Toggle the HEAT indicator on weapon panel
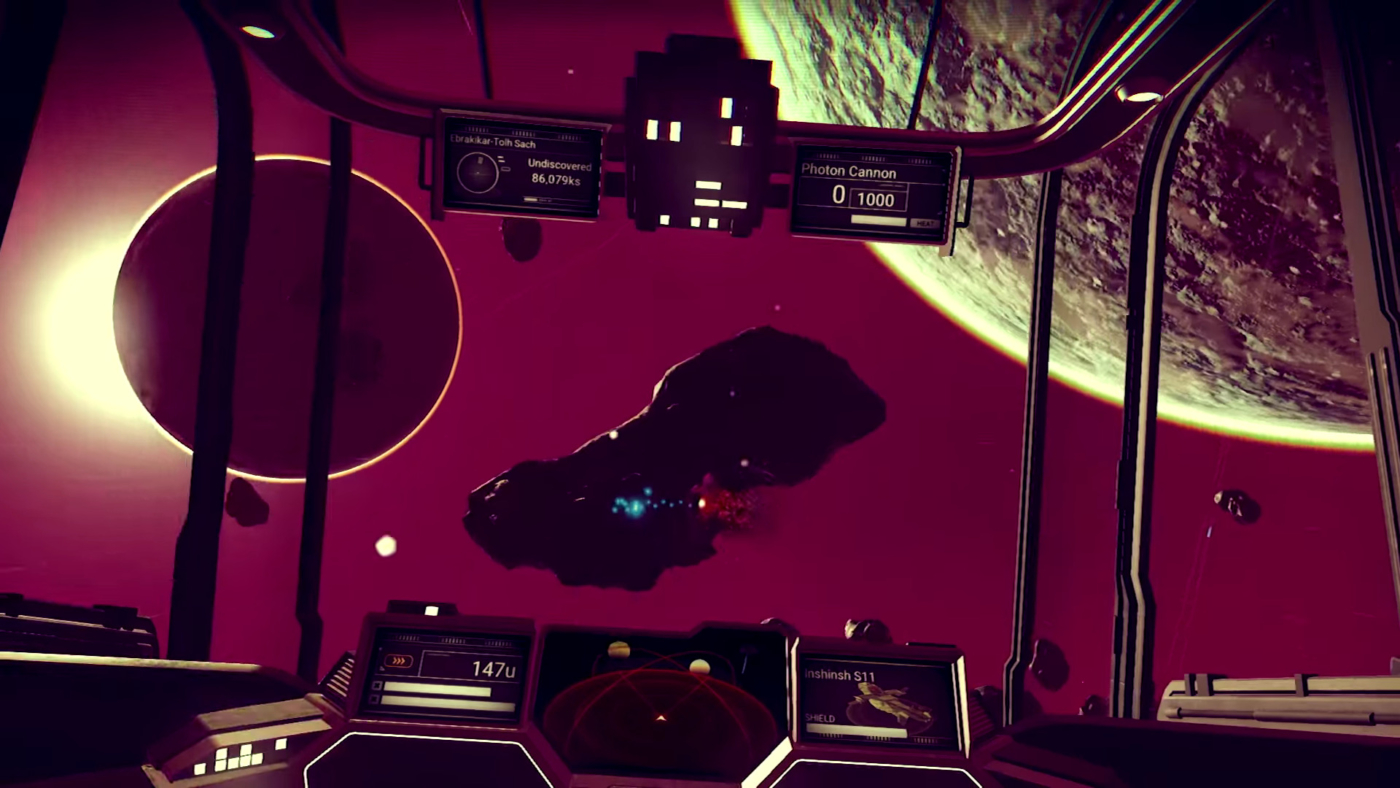The height and width of the screenshot is (788, 1400). pos(927,222)
